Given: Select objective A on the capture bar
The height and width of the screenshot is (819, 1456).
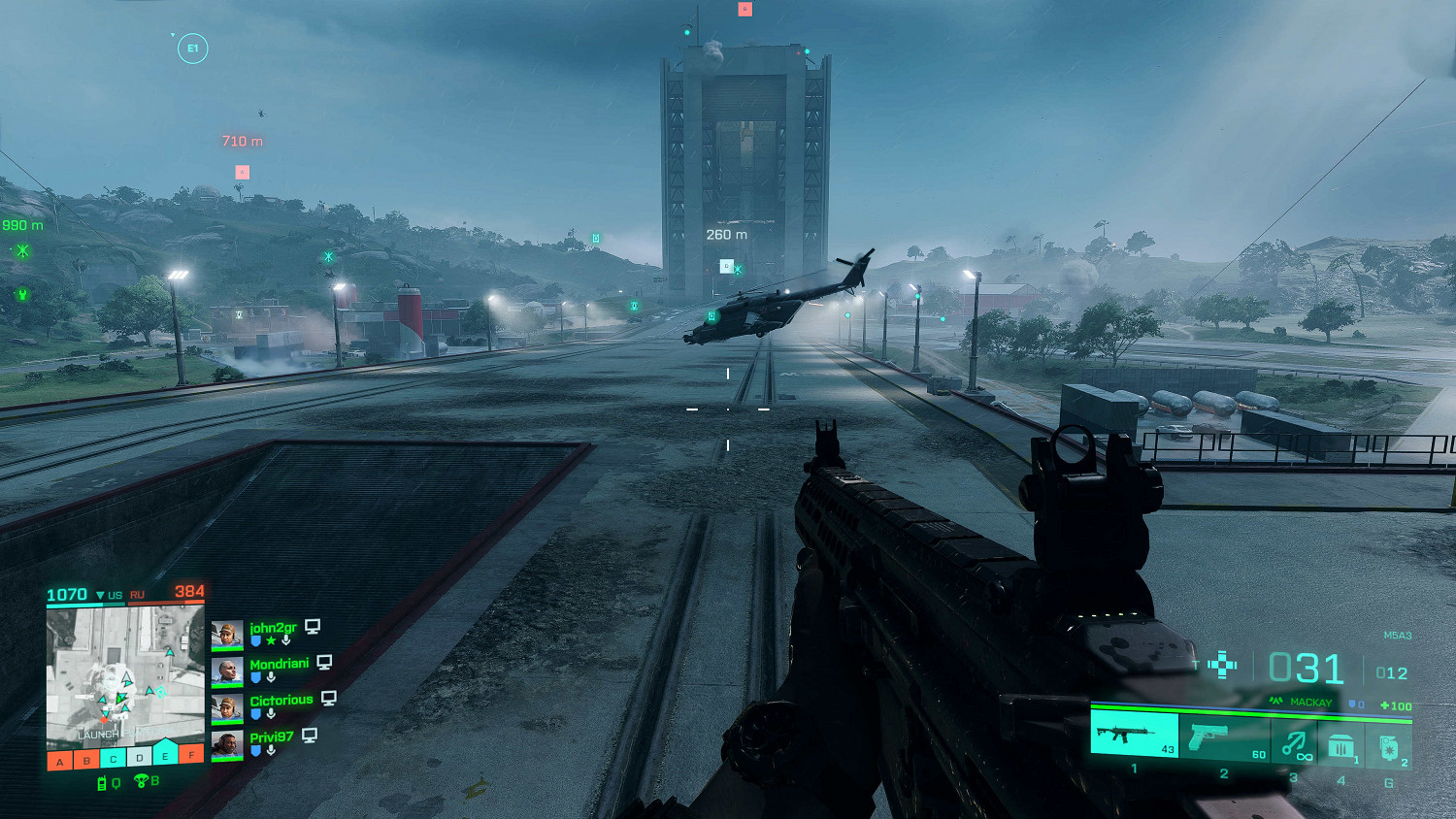Looking at the screenshot, I should pyautogui.click(x=60, y=761).
